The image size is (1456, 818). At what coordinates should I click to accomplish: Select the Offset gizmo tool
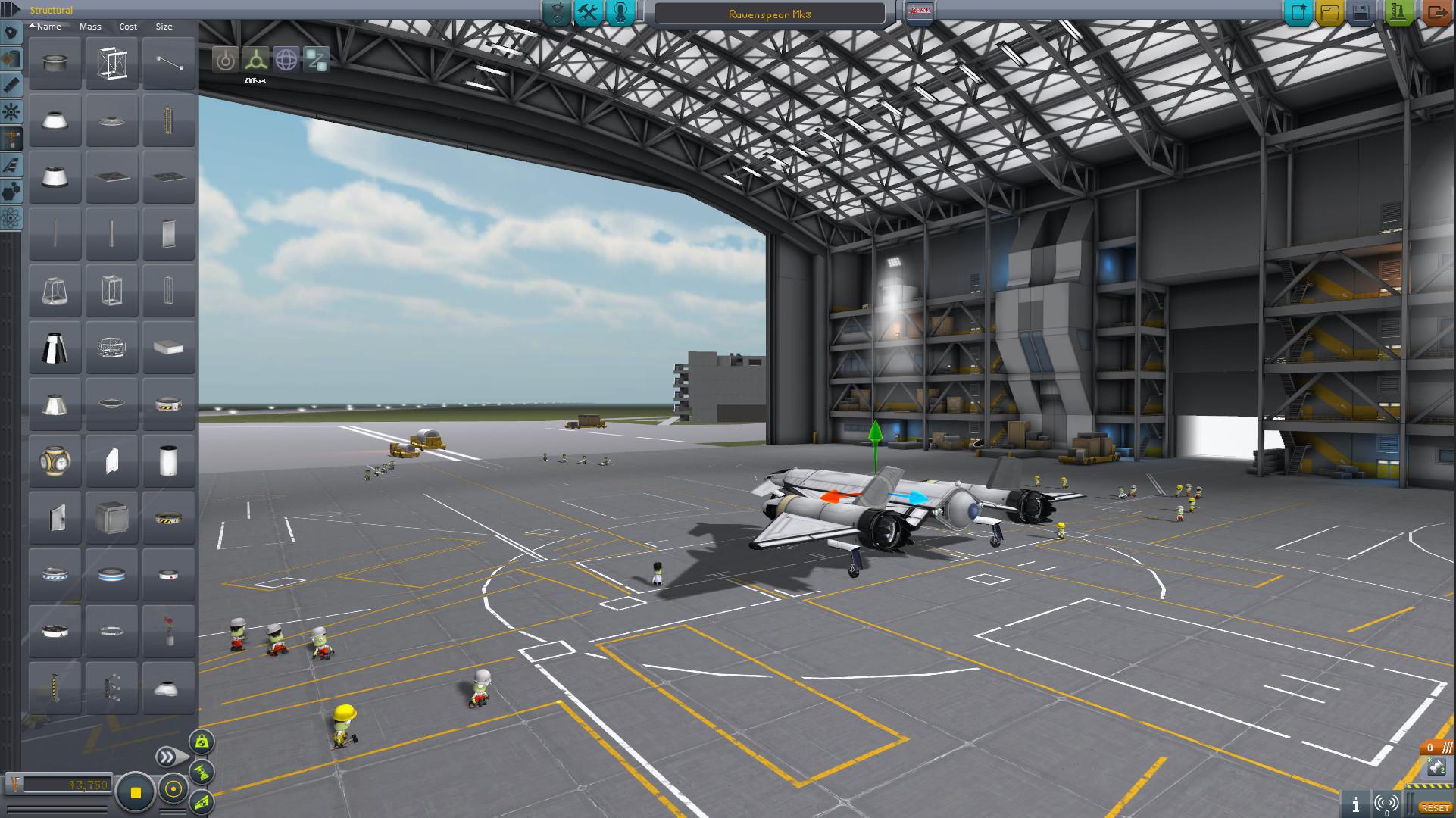[256, 61]
